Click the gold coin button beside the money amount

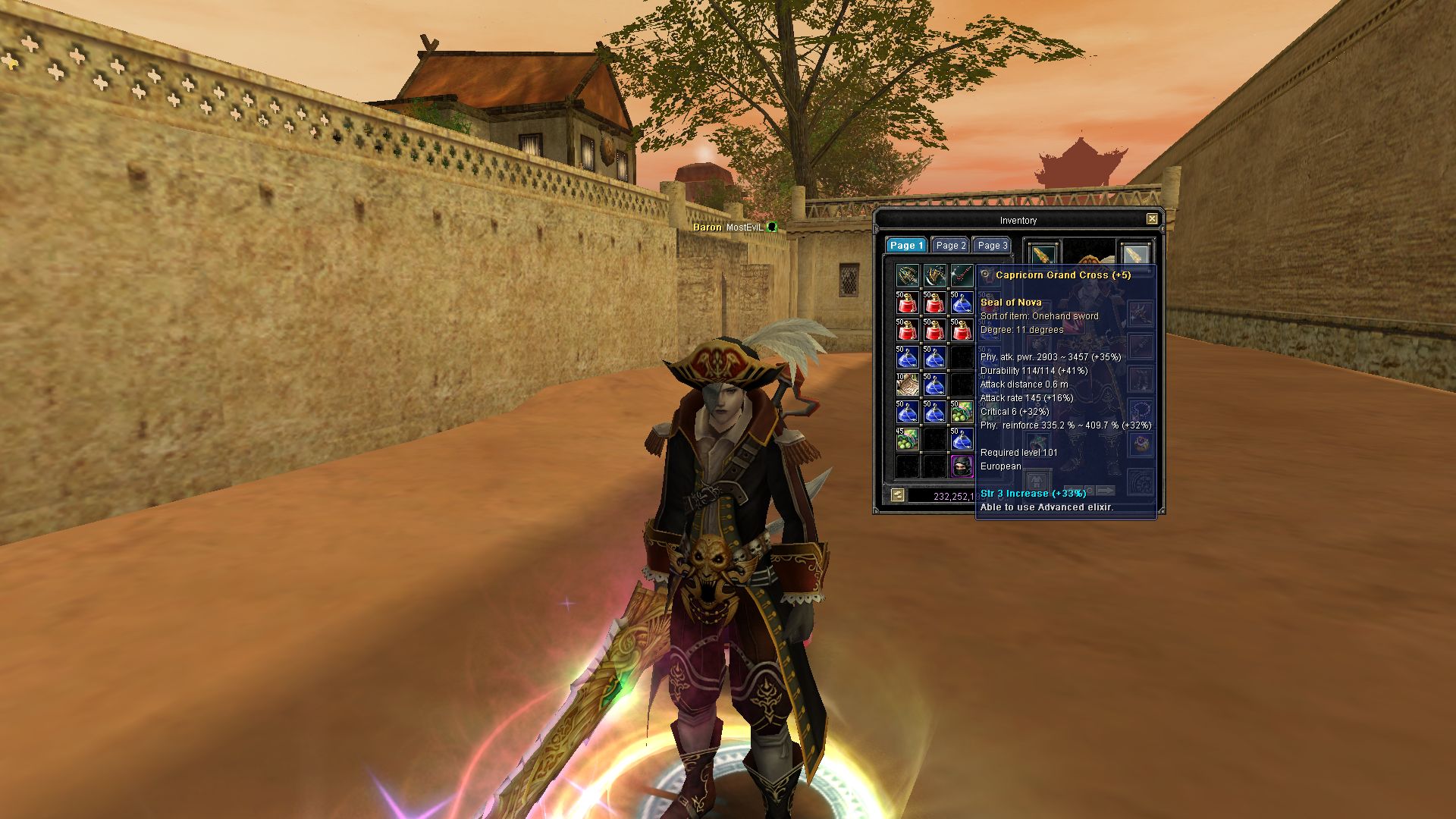click(898, 495)
